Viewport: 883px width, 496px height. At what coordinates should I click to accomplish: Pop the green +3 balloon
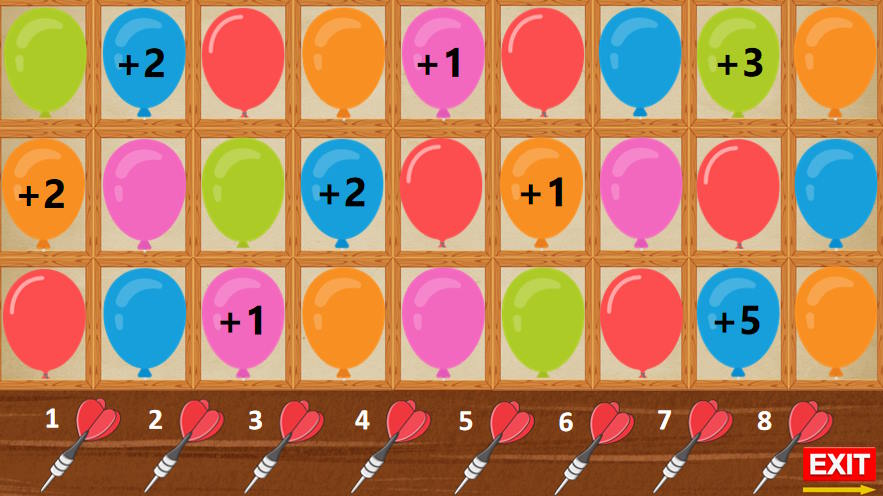click(738, 60)
